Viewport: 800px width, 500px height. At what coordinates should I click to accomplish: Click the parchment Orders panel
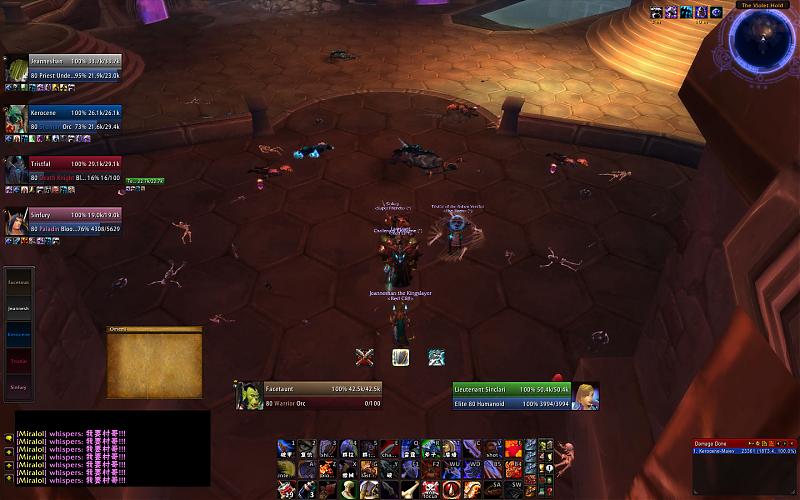155,364
